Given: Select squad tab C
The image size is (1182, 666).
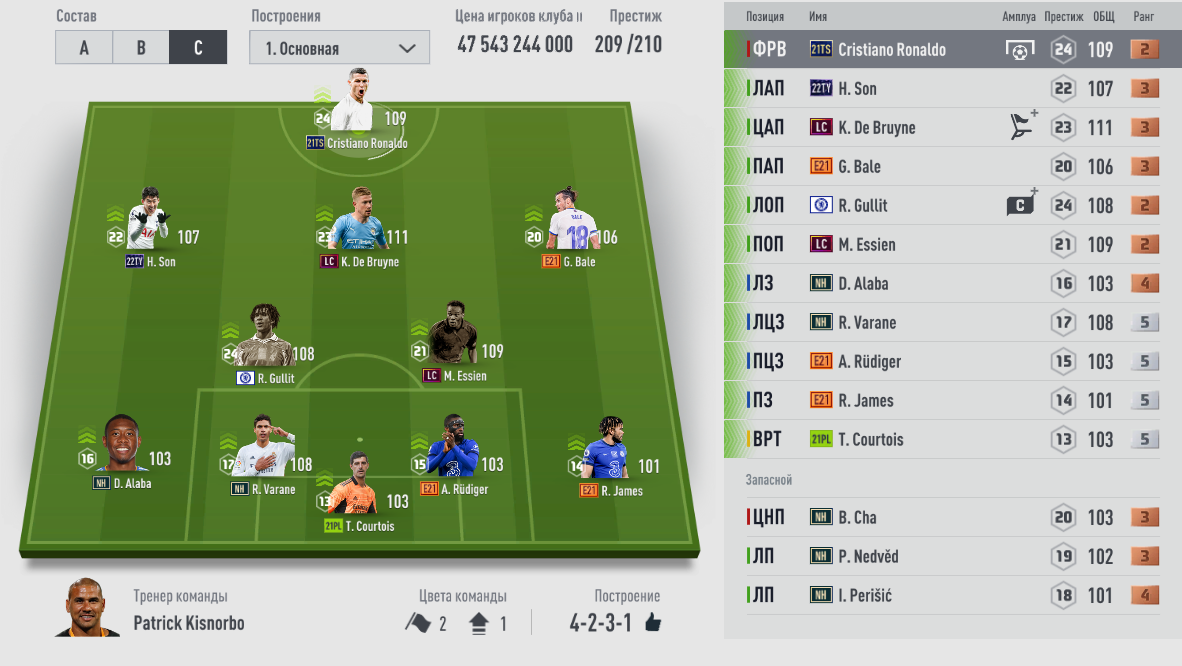Looking at the screenshot, I should point(198,48).
